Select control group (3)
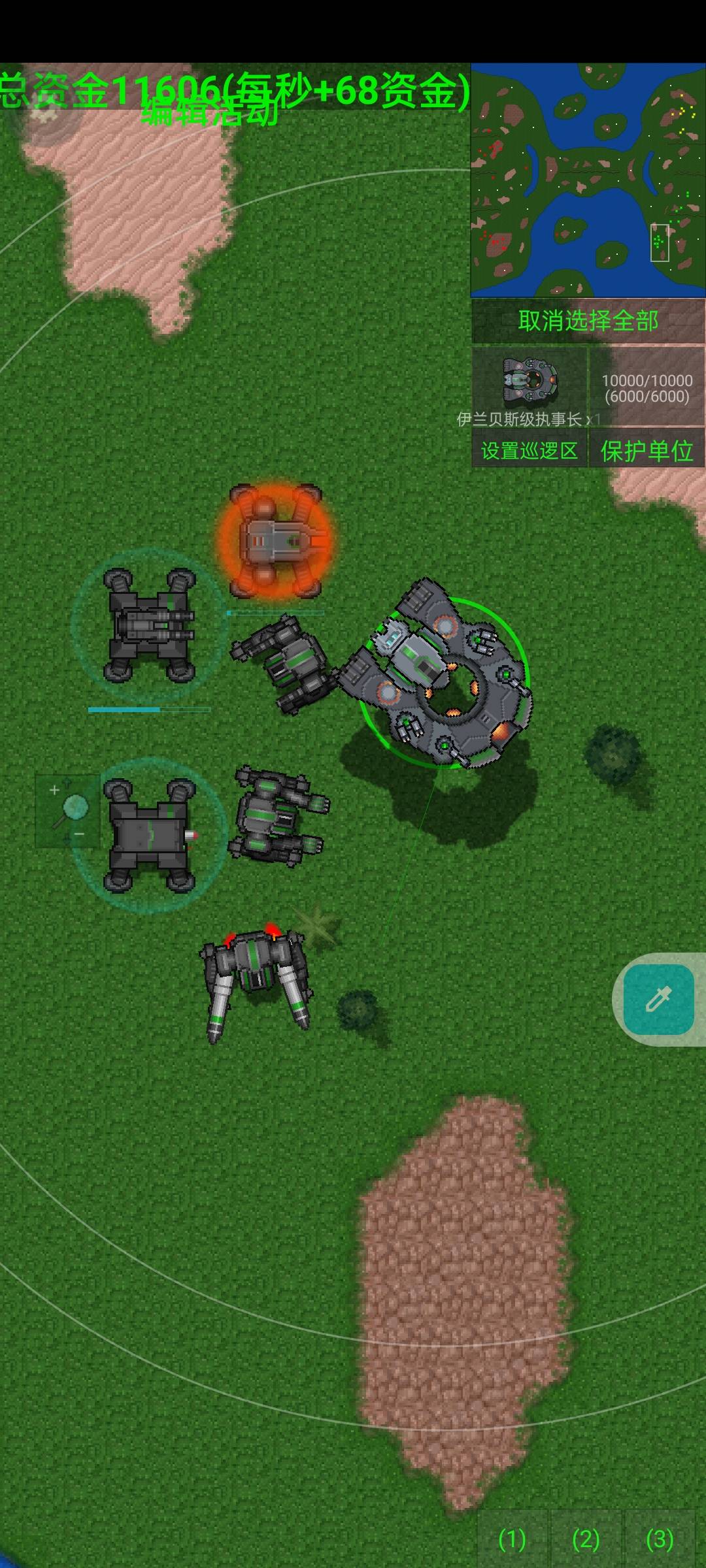 coord(659,1539)
